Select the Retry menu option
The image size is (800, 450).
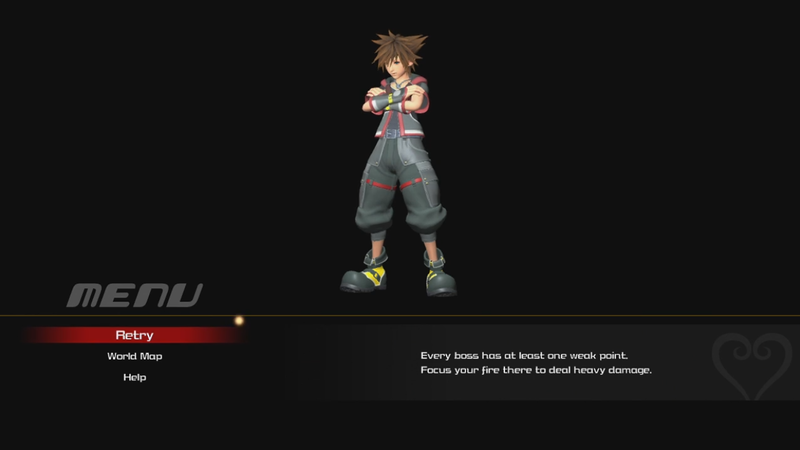click(134, 335)
